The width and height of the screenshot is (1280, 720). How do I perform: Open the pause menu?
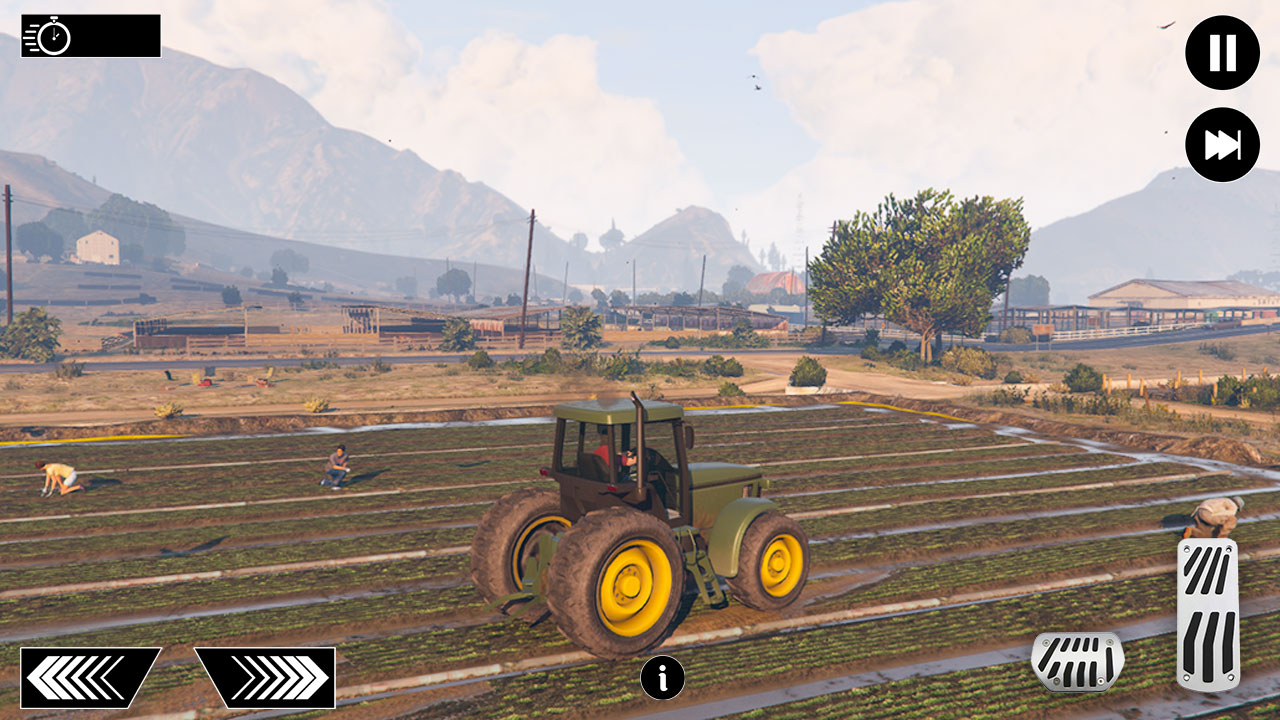[x=1222, y=52]
